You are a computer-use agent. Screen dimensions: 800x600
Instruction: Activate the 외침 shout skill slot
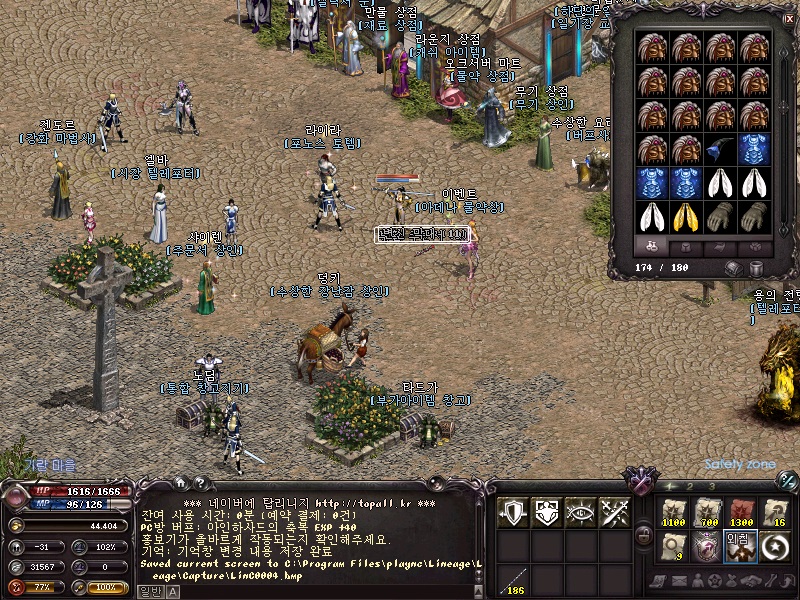tap(740, 546)
